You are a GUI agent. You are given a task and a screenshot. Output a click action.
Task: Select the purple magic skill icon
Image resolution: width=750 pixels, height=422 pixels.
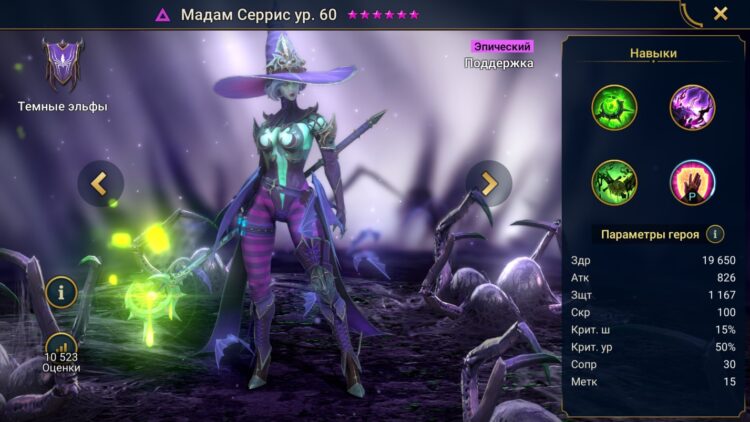pyautogui.click(x=692, y=107)
